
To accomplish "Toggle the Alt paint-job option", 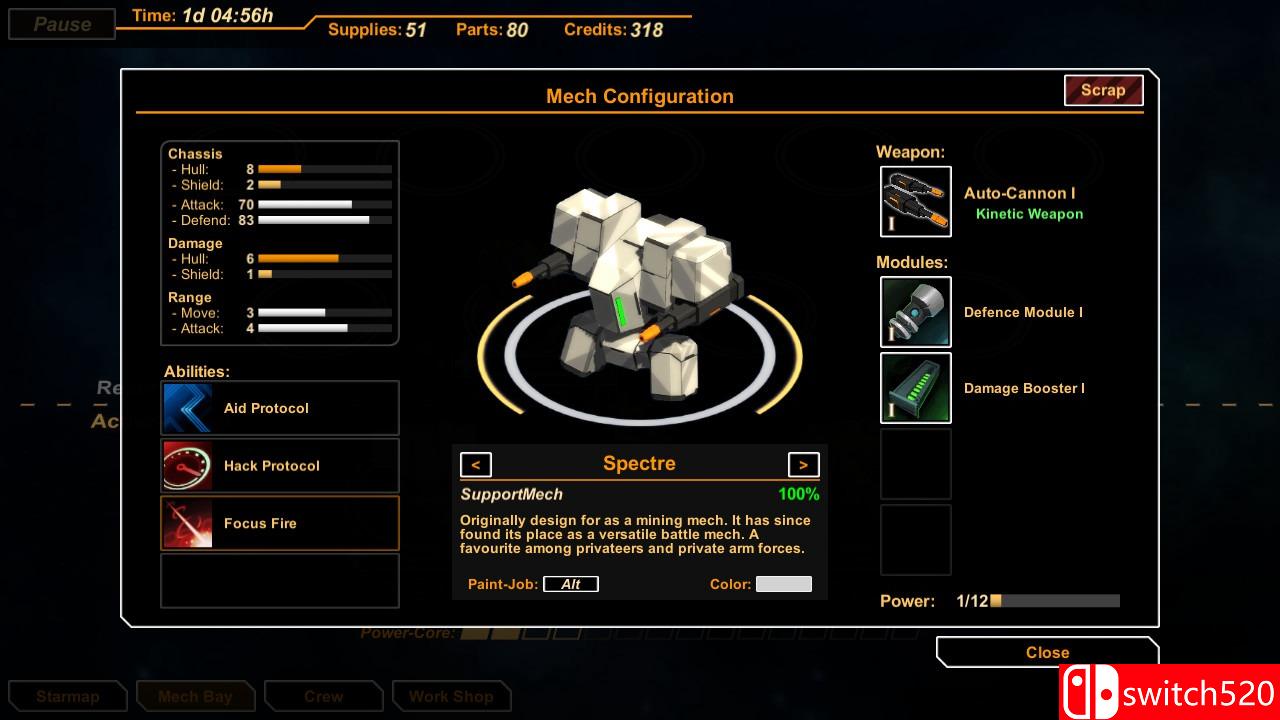I will pos(571,583).
